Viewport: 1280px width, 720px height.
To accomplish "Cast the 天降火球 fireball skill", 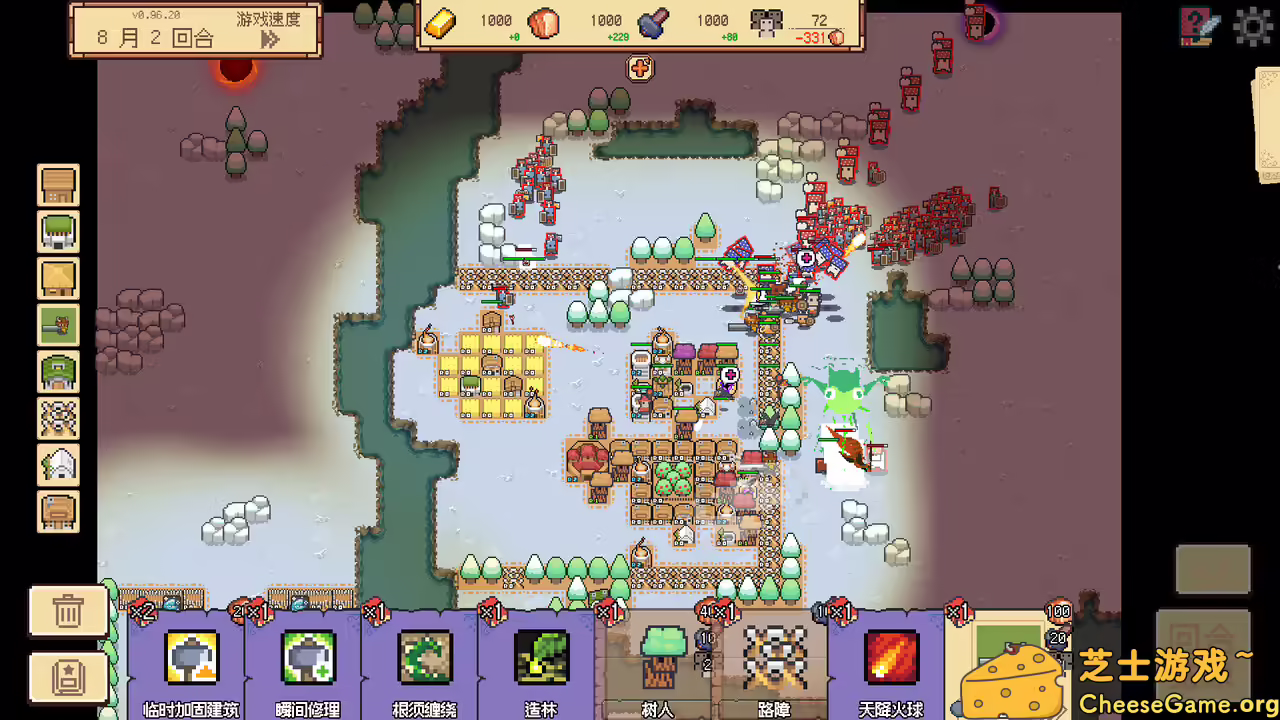I will [889, 657].
